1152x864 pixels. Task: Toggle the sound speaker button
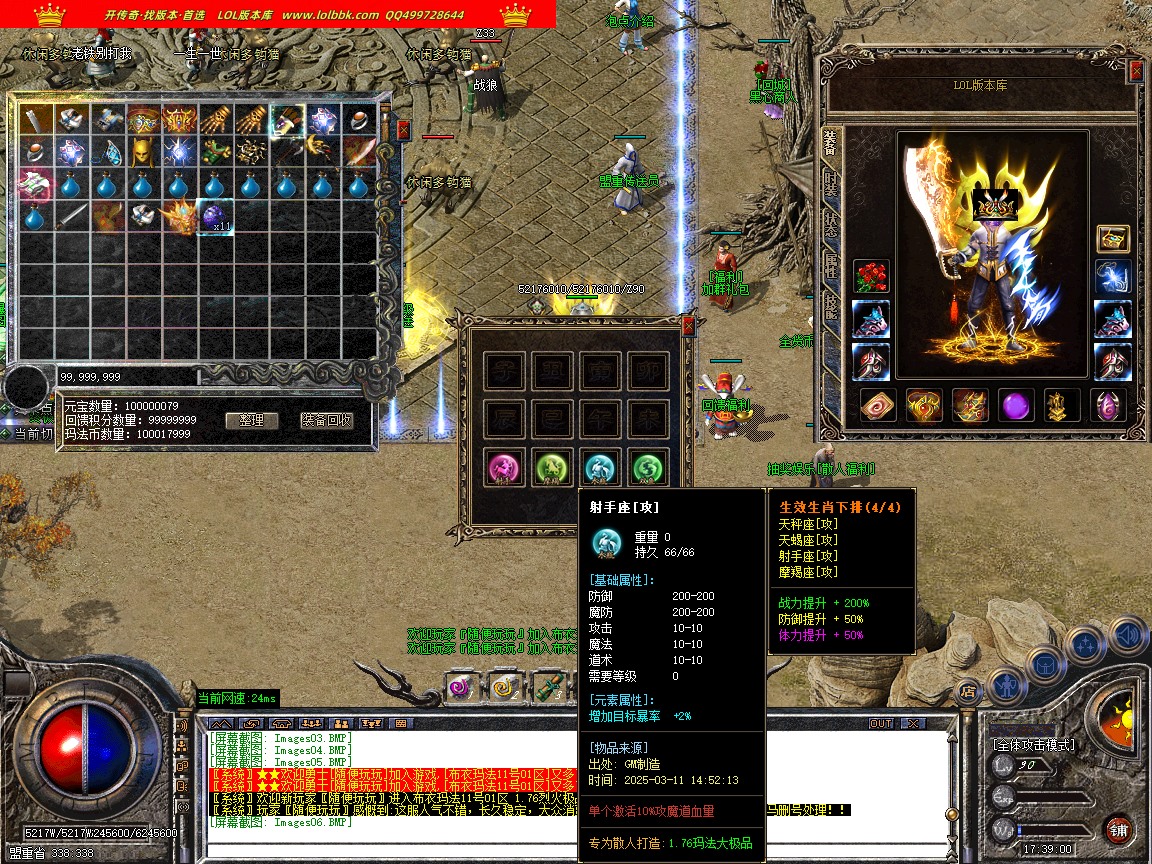point(1127,635)
